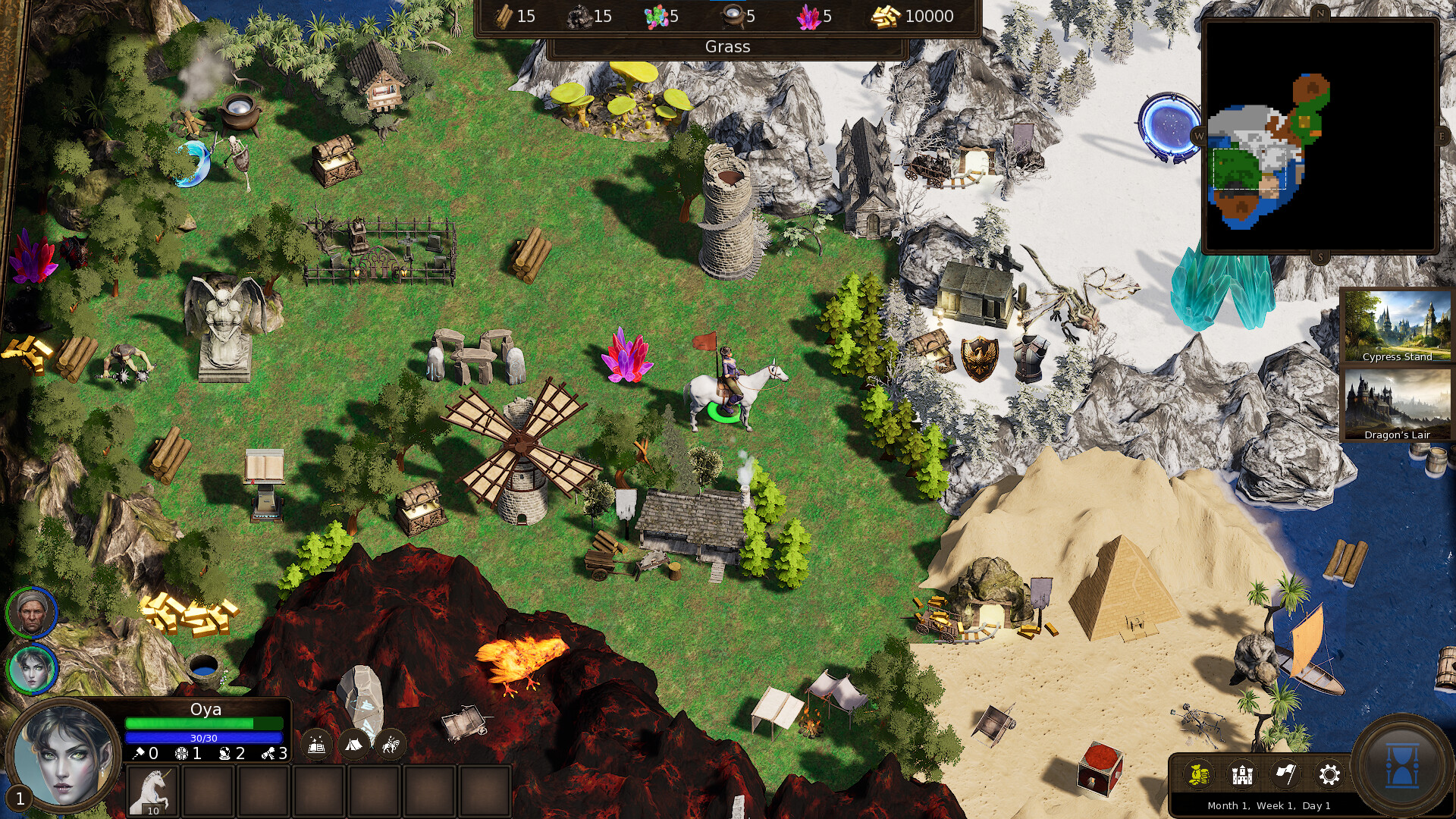This screenshot has height=819, width=1456.
Task: Select the elf hero portrait on left edge
Action: point(33,670)
